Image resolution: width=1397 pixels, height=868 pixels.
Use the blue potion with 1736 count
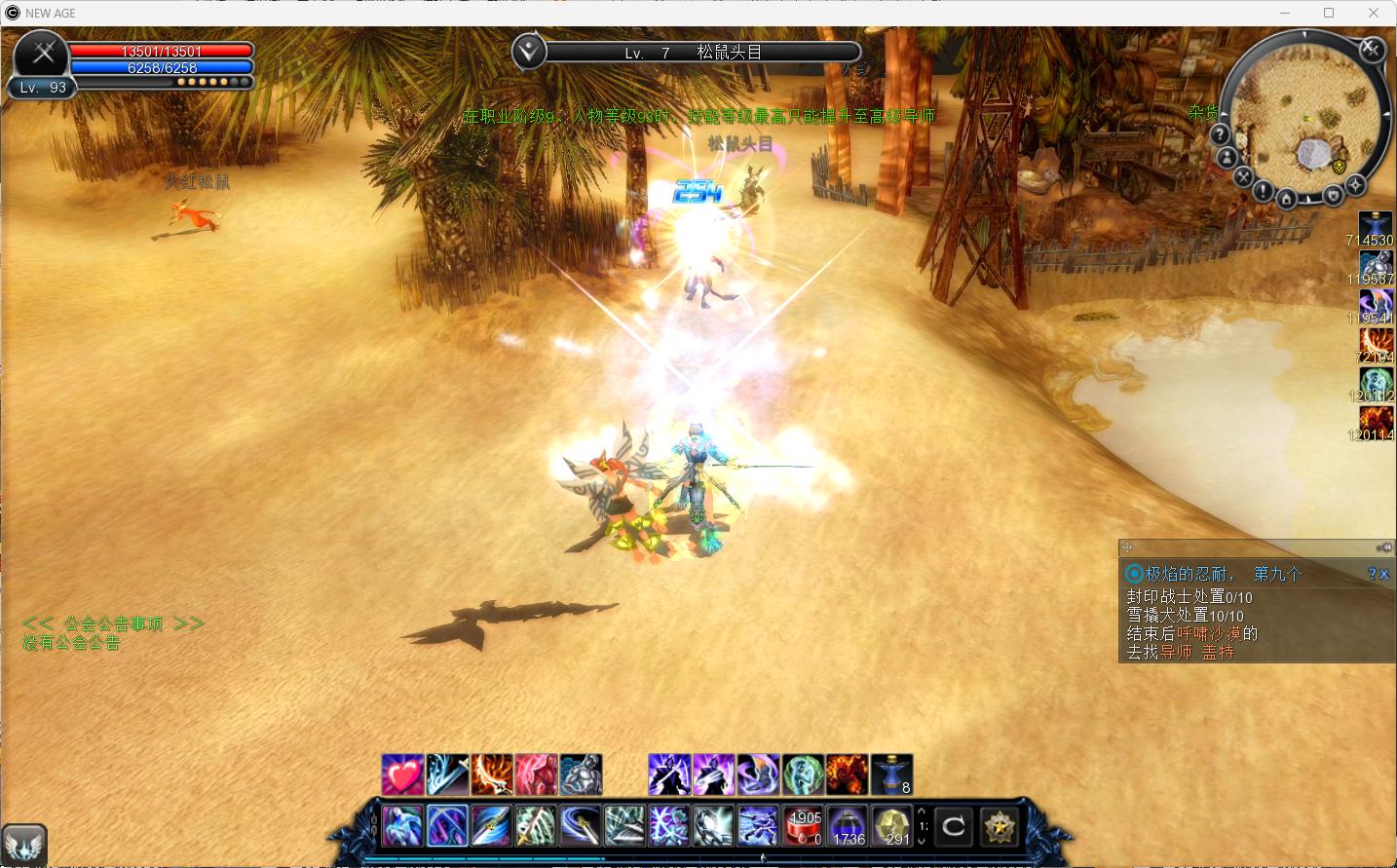click(849, 826)
